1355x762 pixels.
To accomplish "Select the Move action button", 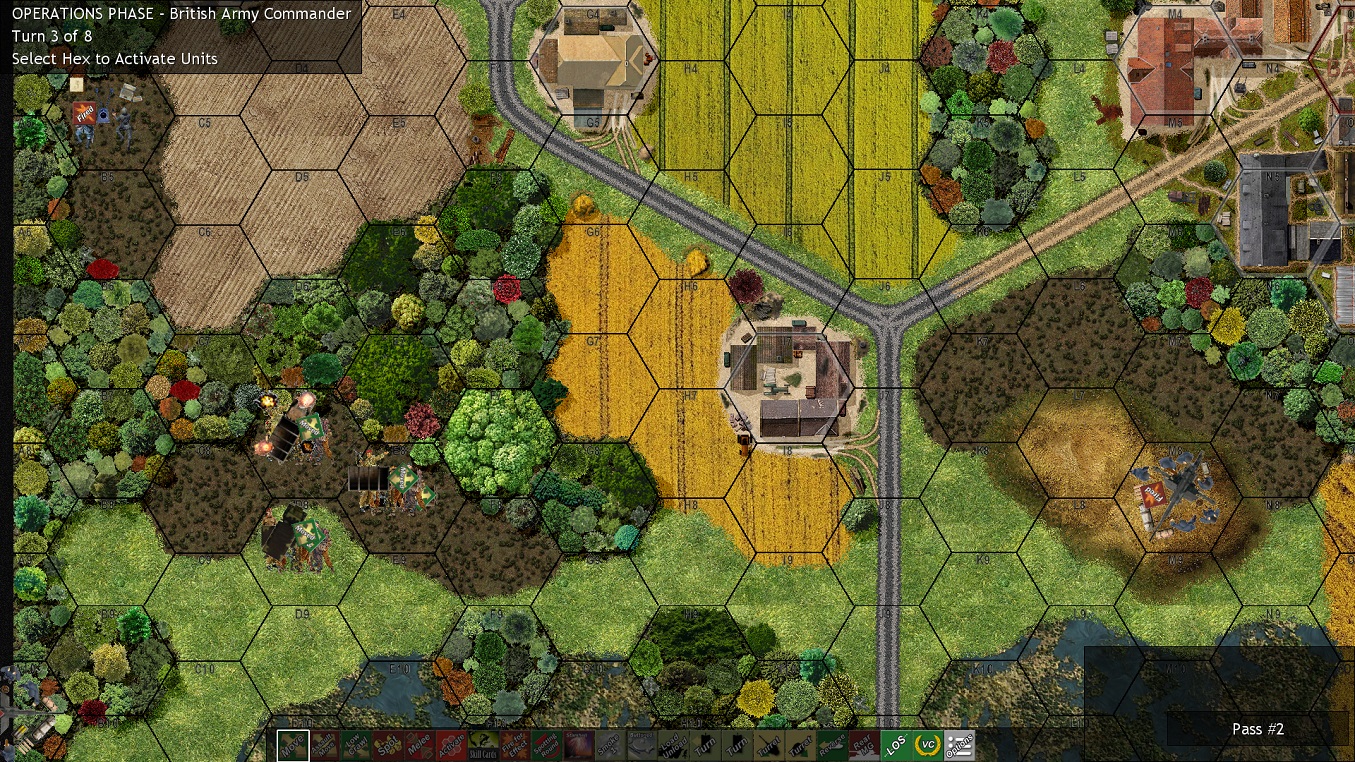I will click(293, 746).
